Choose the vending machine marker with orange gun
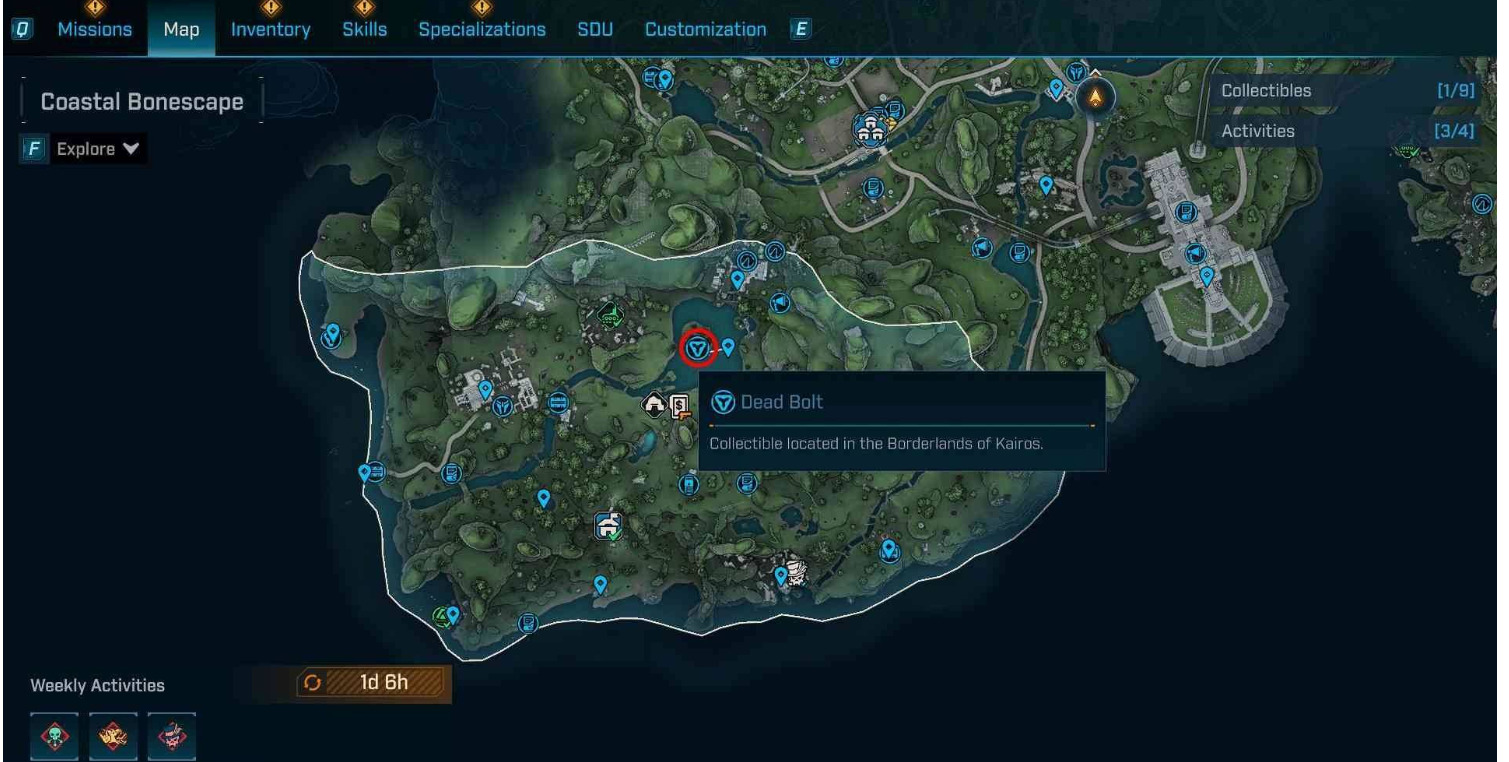 pos(681,406)
